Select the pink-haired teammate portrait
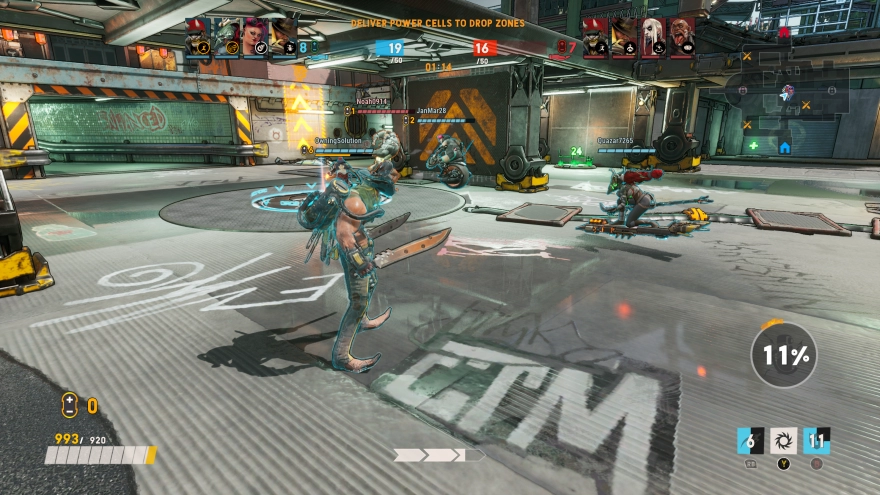The height and width of the screenshot is (495, 880). pos(255,37)
